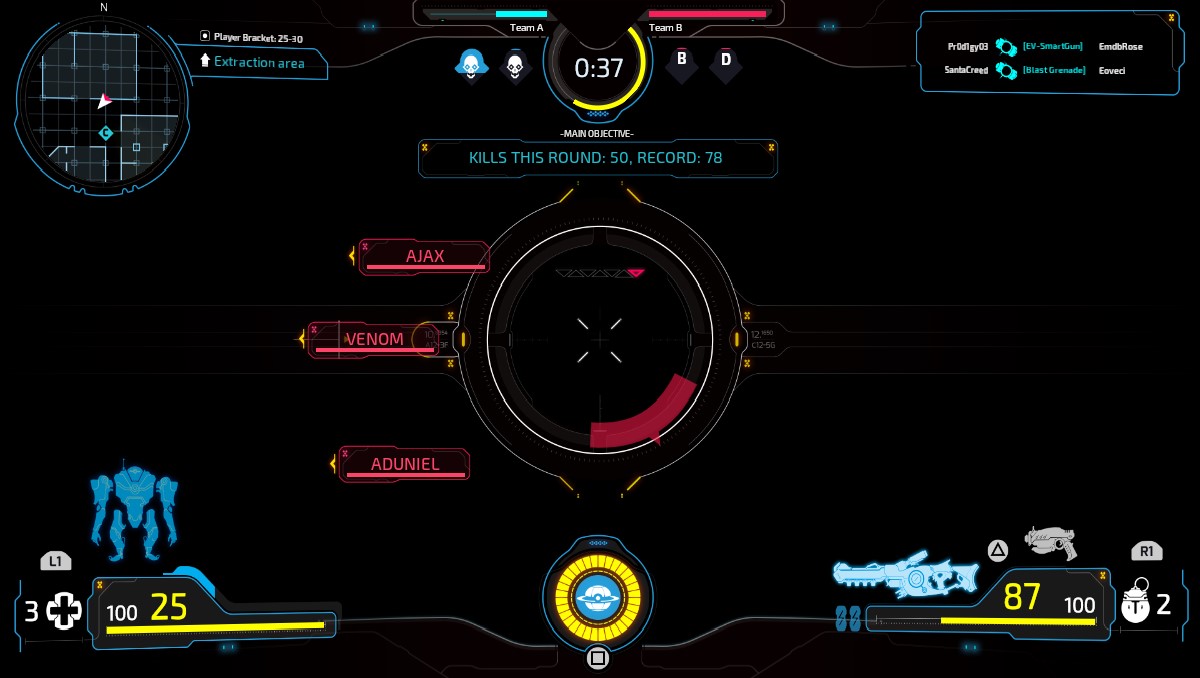Switch to the grey secondary pistol
1200x678 pixels.
(x=1051, y=541)
